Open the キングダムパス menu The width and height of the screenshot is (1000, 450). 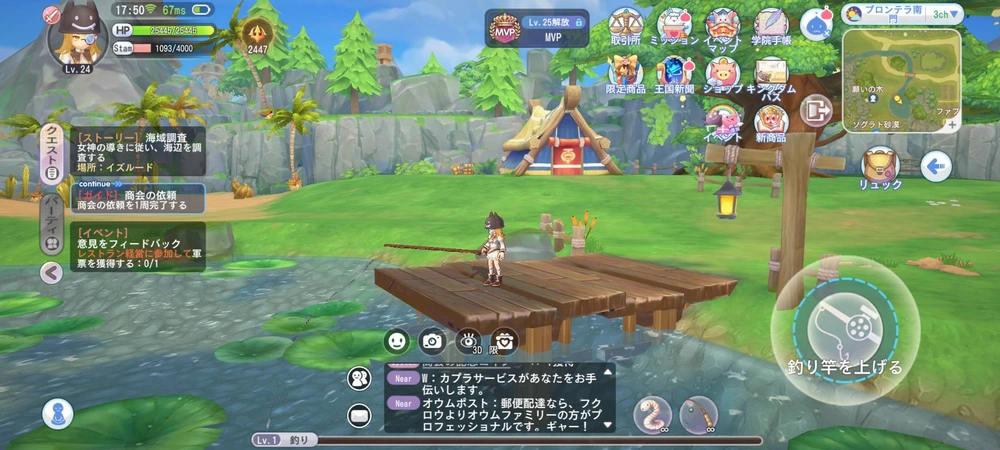pos(771,72)
